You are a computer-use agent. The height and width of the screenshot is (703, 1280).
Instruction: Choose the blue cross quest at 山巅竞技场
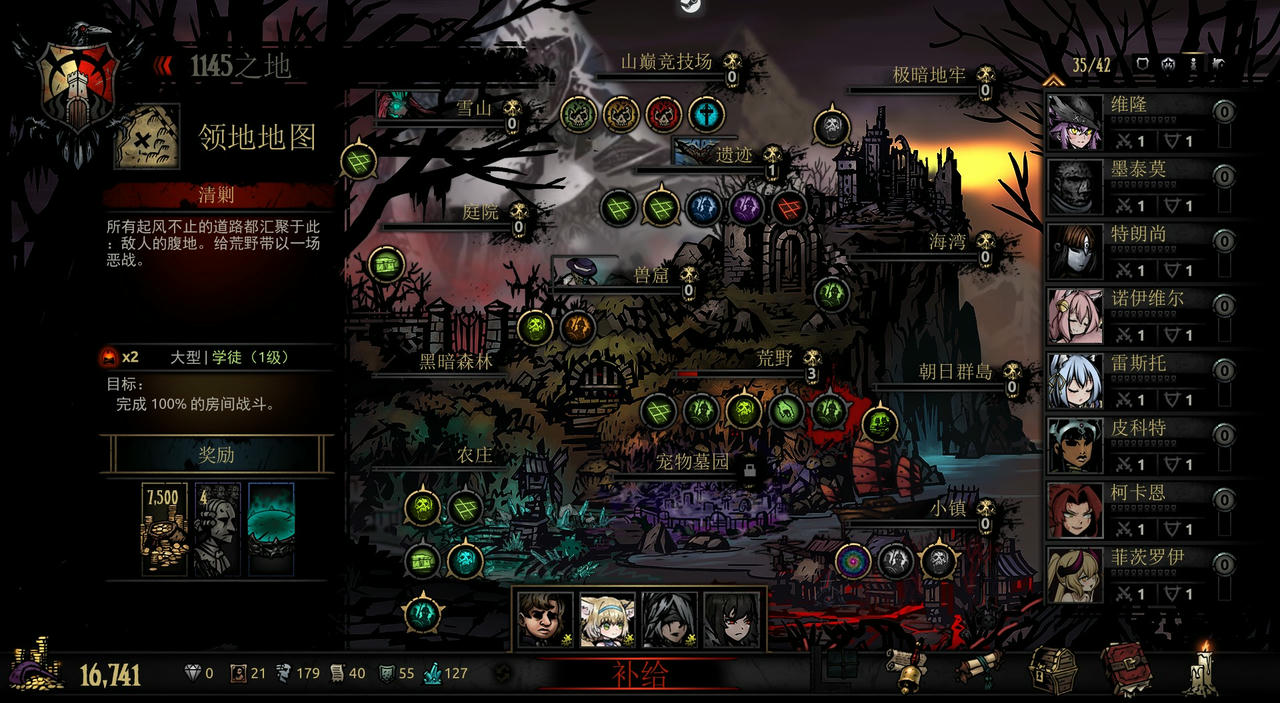click(x=706, y=113)
